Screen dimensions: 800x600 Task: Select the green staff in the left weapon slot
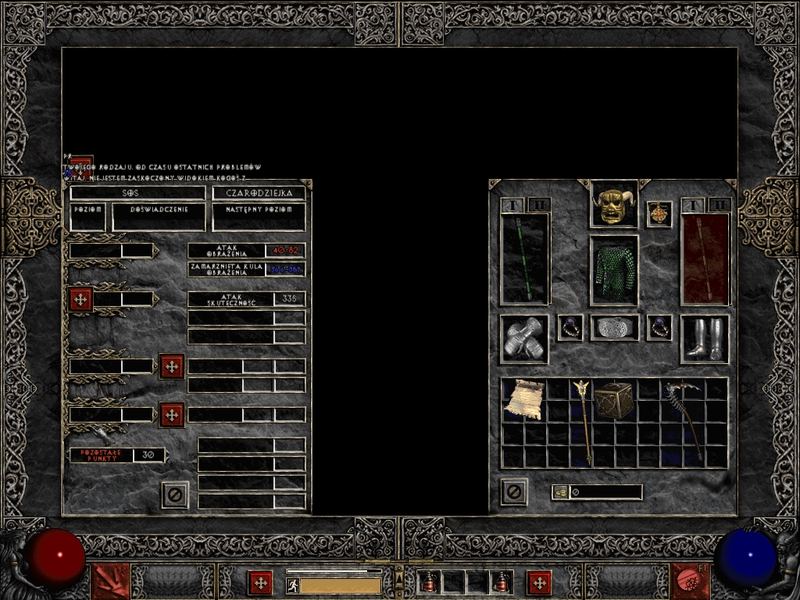tap(525, 258)
